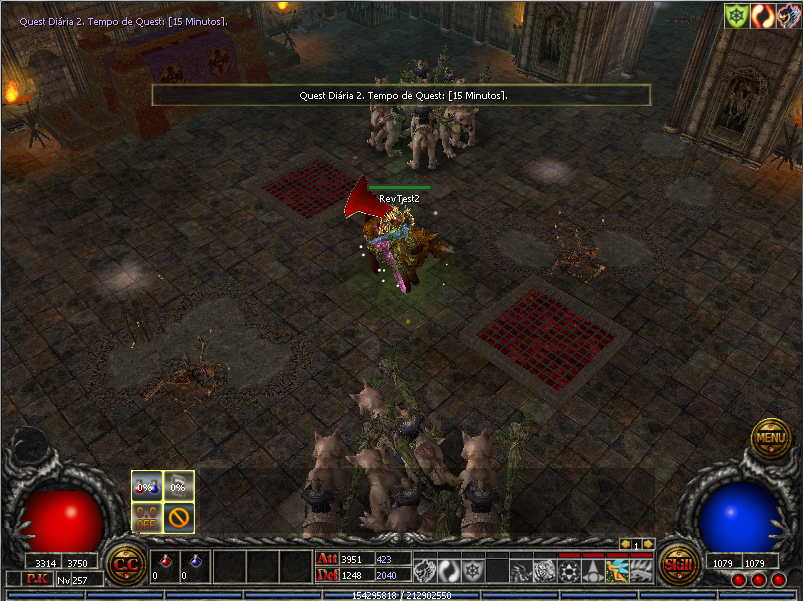Toggle the auto-potion 0% setting icon
Image resolution: width=803 pixels, height=601 pixels.
click(147, 486)
